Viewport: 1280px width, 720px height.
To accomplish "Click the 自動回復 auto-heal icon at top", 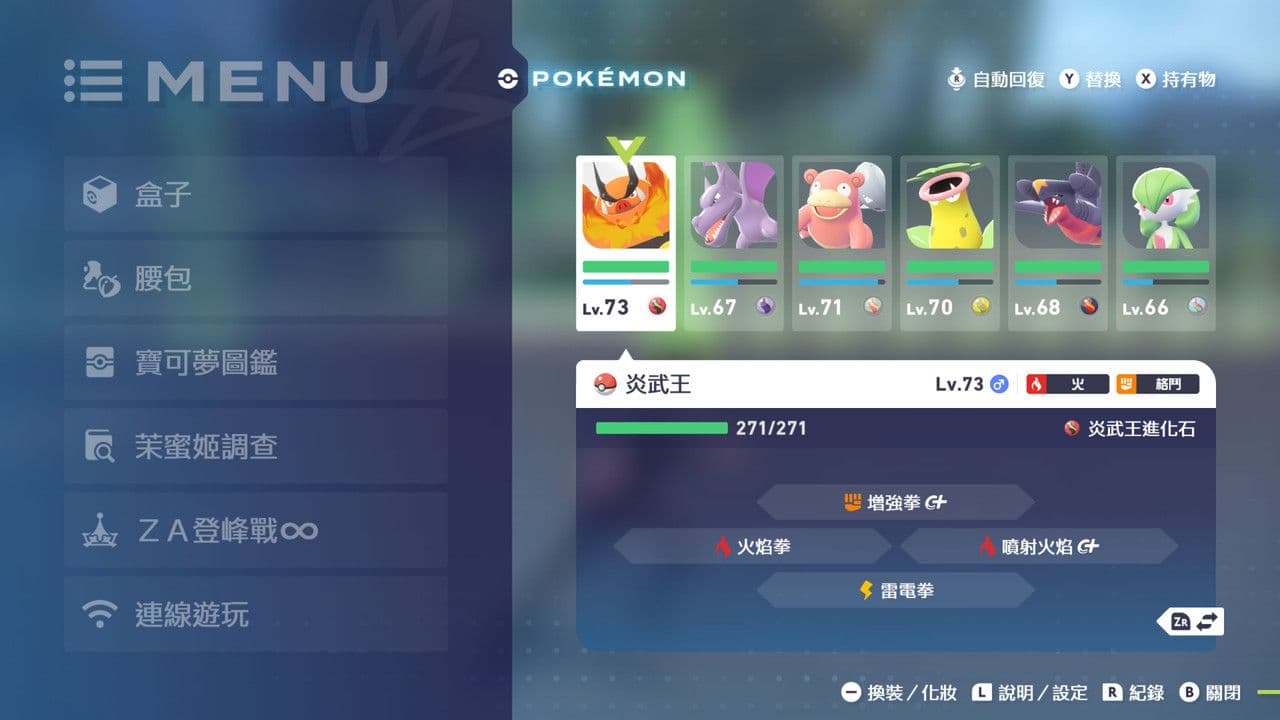I will (x=957, y=79).
